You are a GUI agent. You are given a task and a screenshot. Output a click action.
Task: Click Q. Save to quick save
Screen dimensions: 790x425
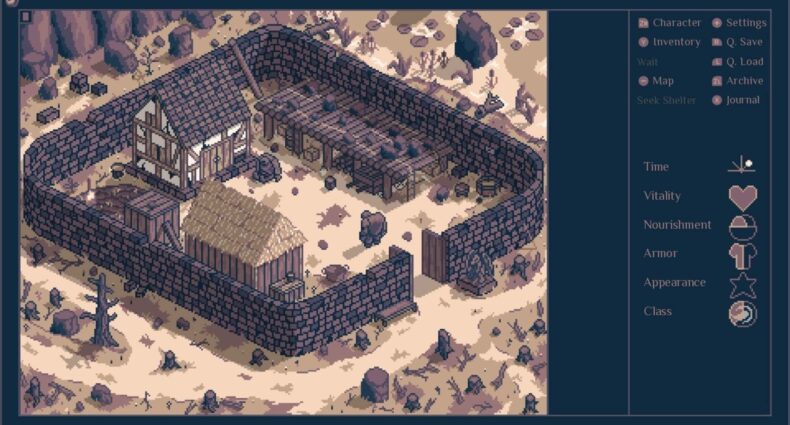click(737, 42)
